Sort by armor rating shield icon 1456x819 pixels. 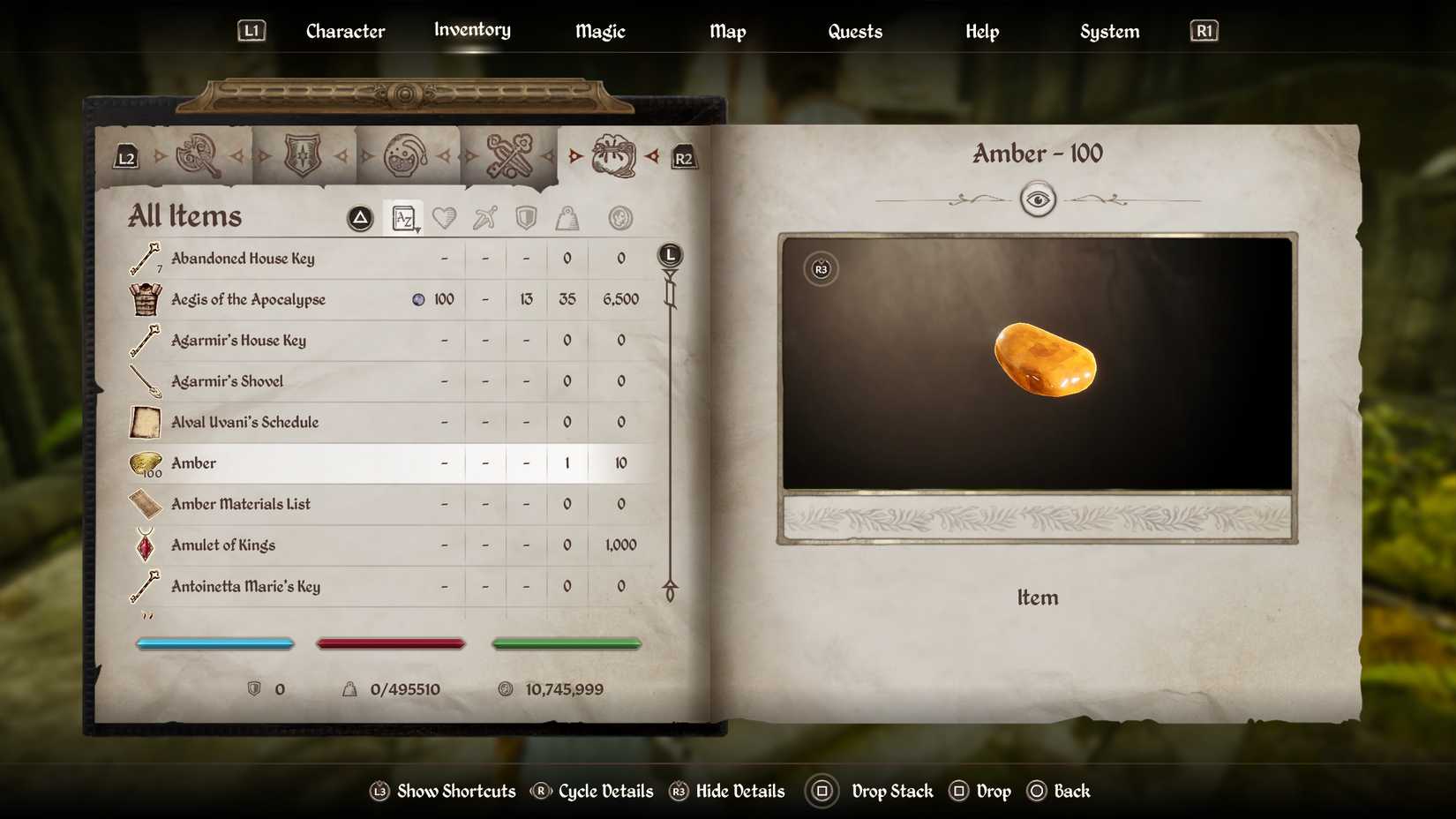coord(526,218)
